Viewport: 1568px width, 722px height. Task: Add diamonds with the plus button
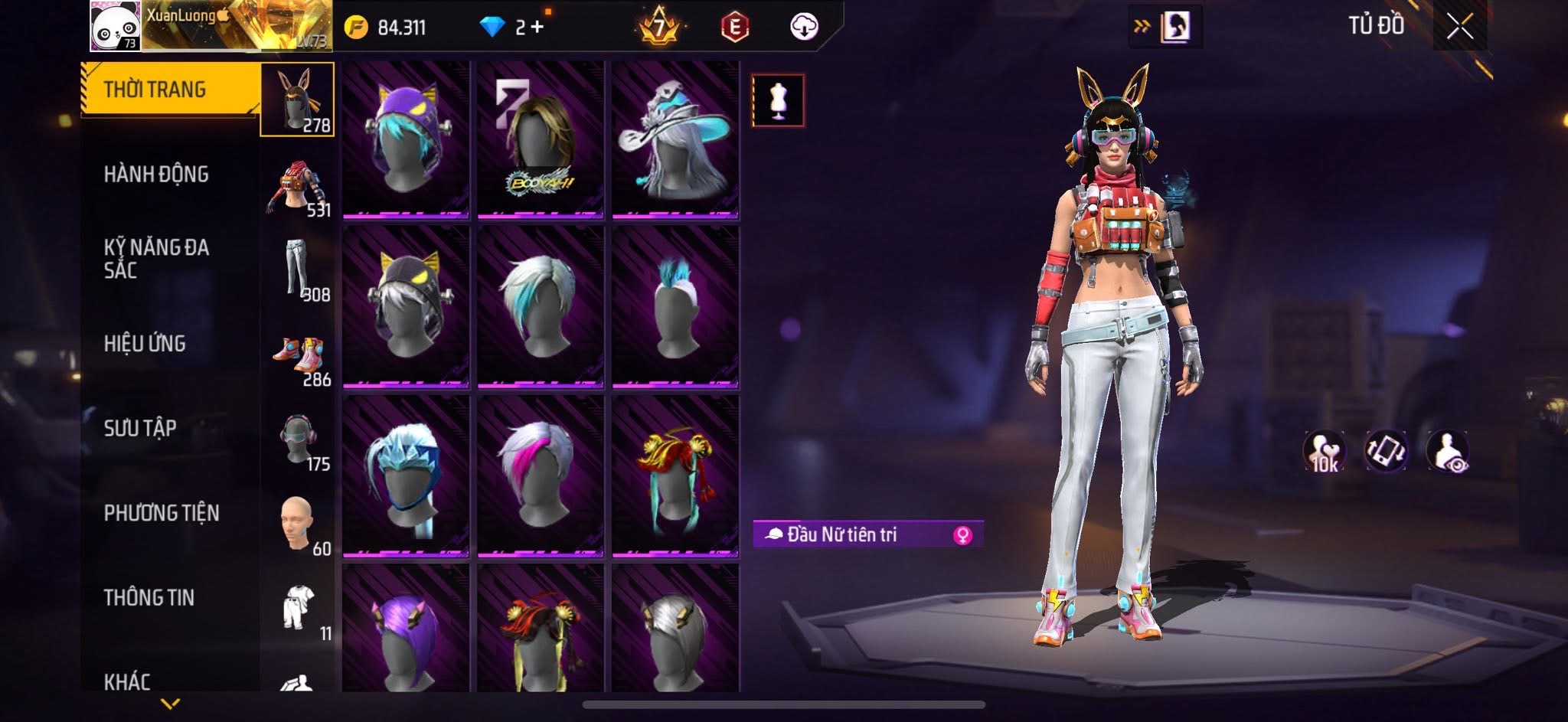coord(537,27)
